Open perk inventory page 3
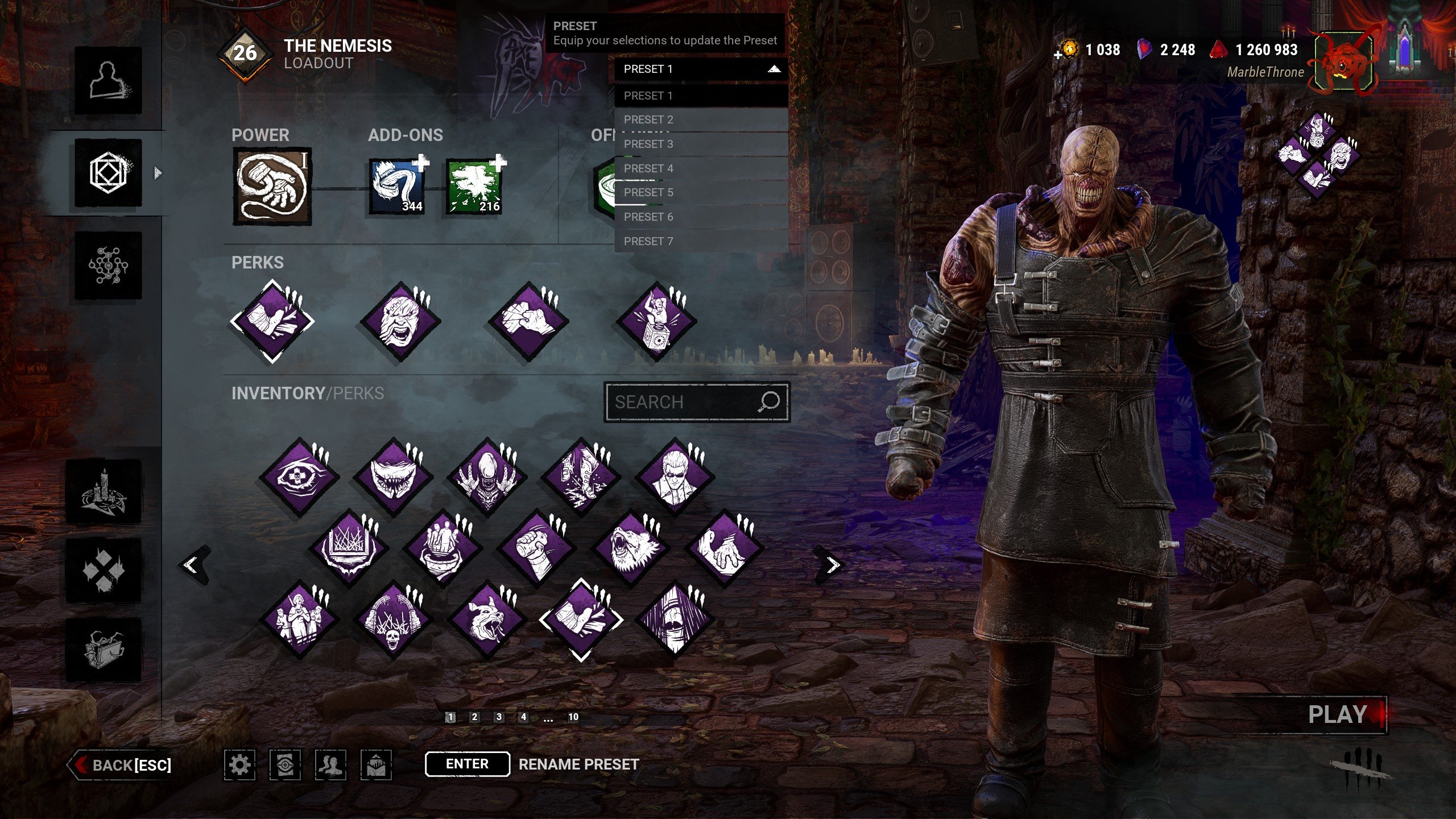The image size is (1456, 819). (x=499, y=717)
